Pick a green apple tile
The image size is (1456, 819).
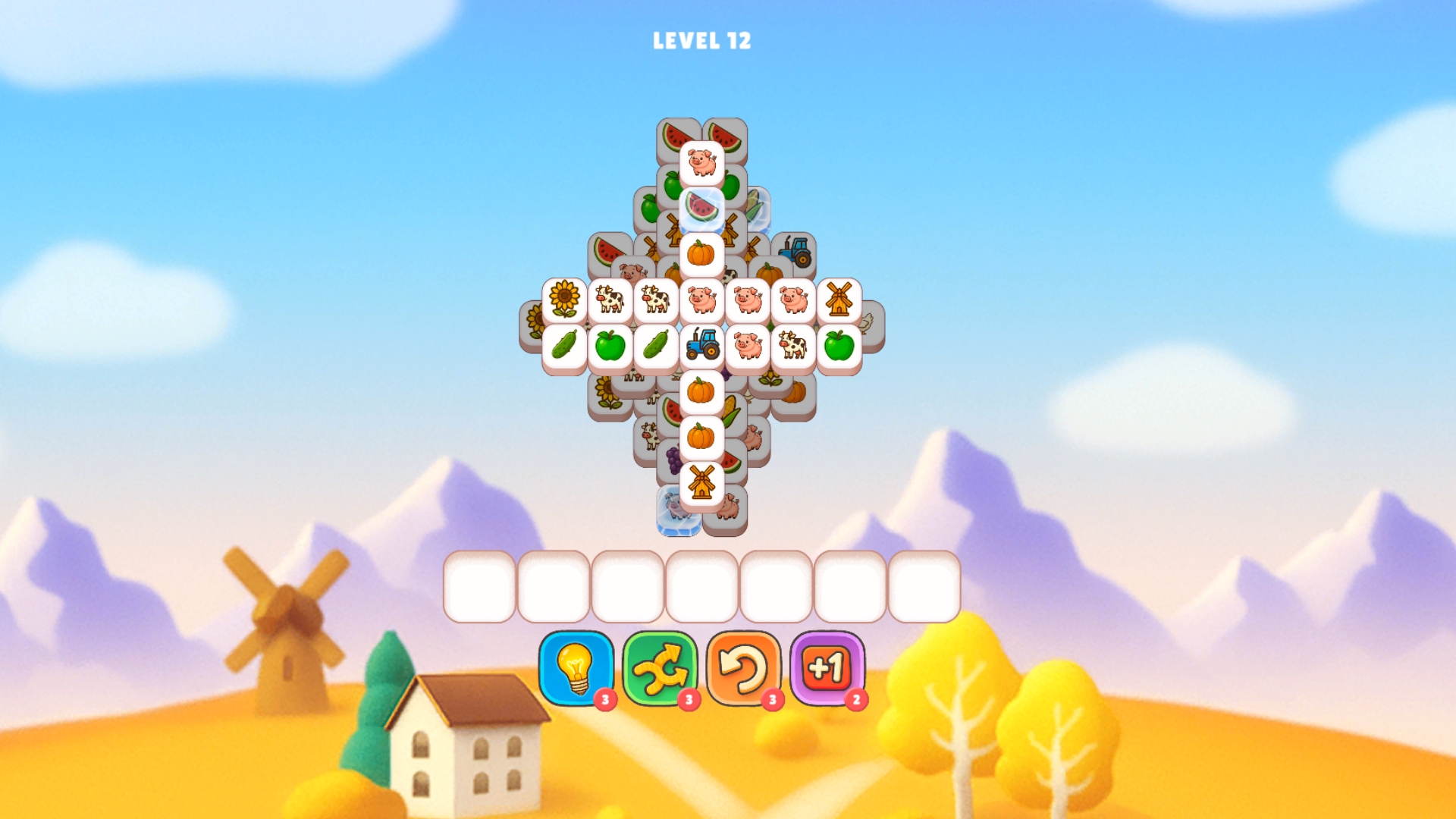612,346
